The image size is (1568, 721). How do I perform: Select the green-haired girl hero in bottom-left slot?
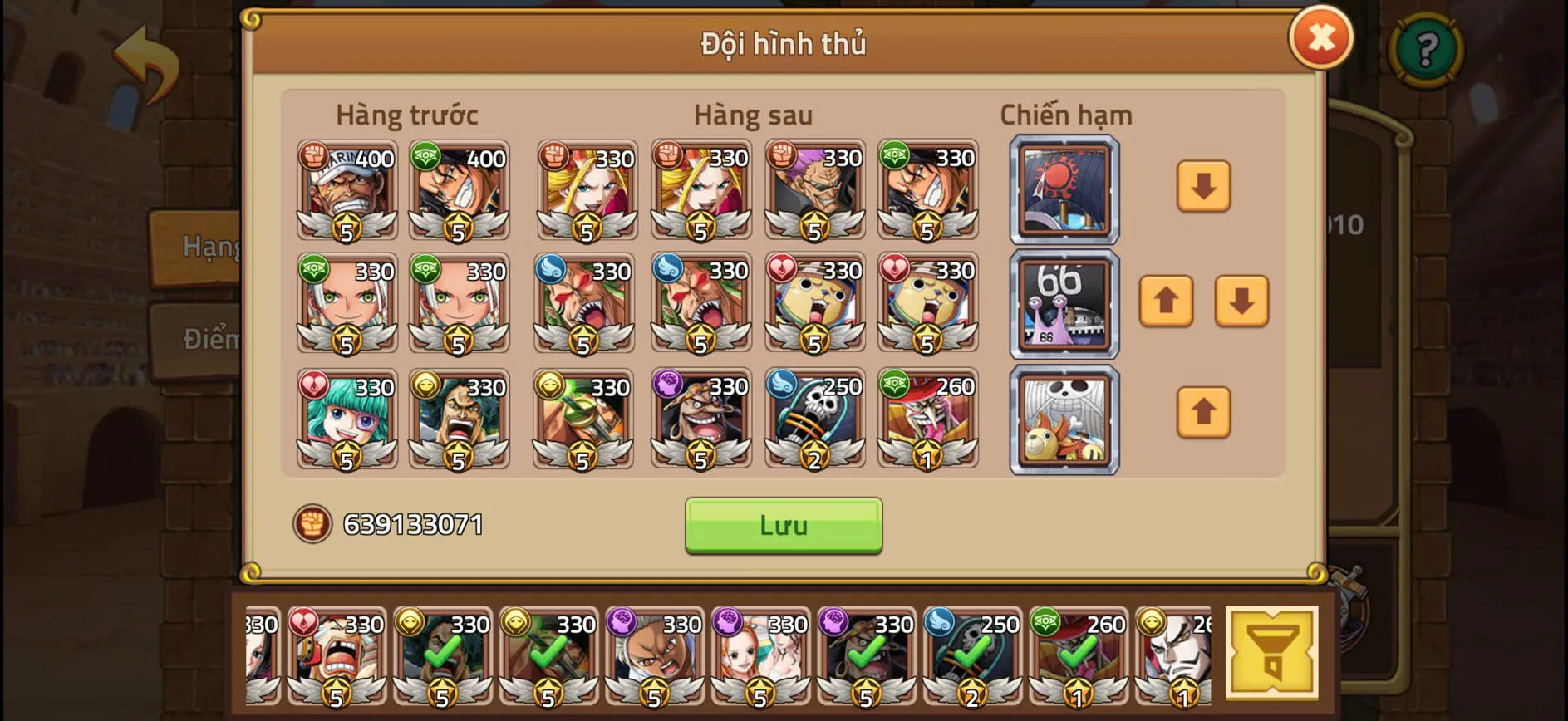[346, 419]
